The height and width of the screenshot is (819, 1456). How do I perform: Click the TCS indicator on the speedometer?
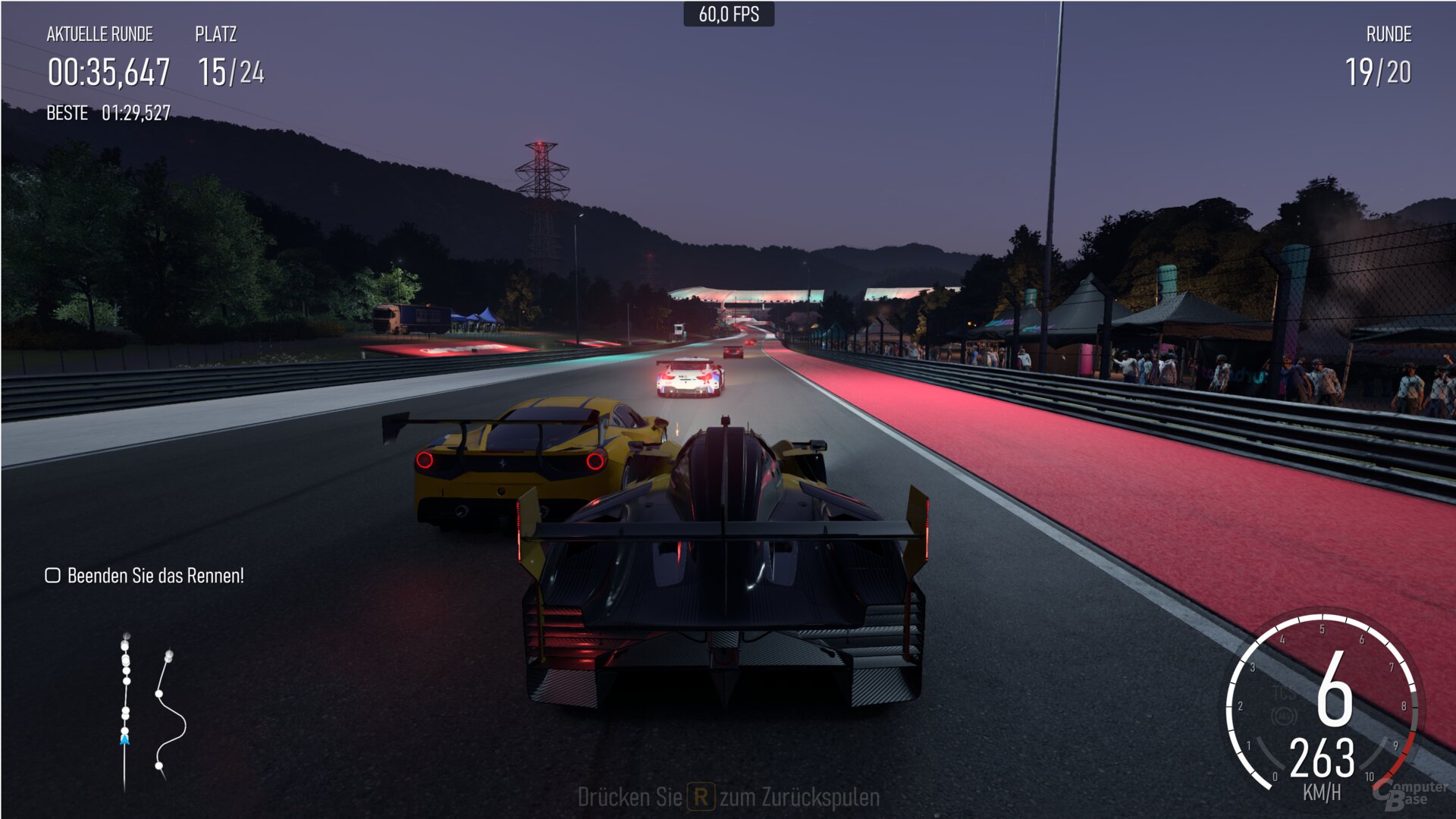coord(1285,694)
